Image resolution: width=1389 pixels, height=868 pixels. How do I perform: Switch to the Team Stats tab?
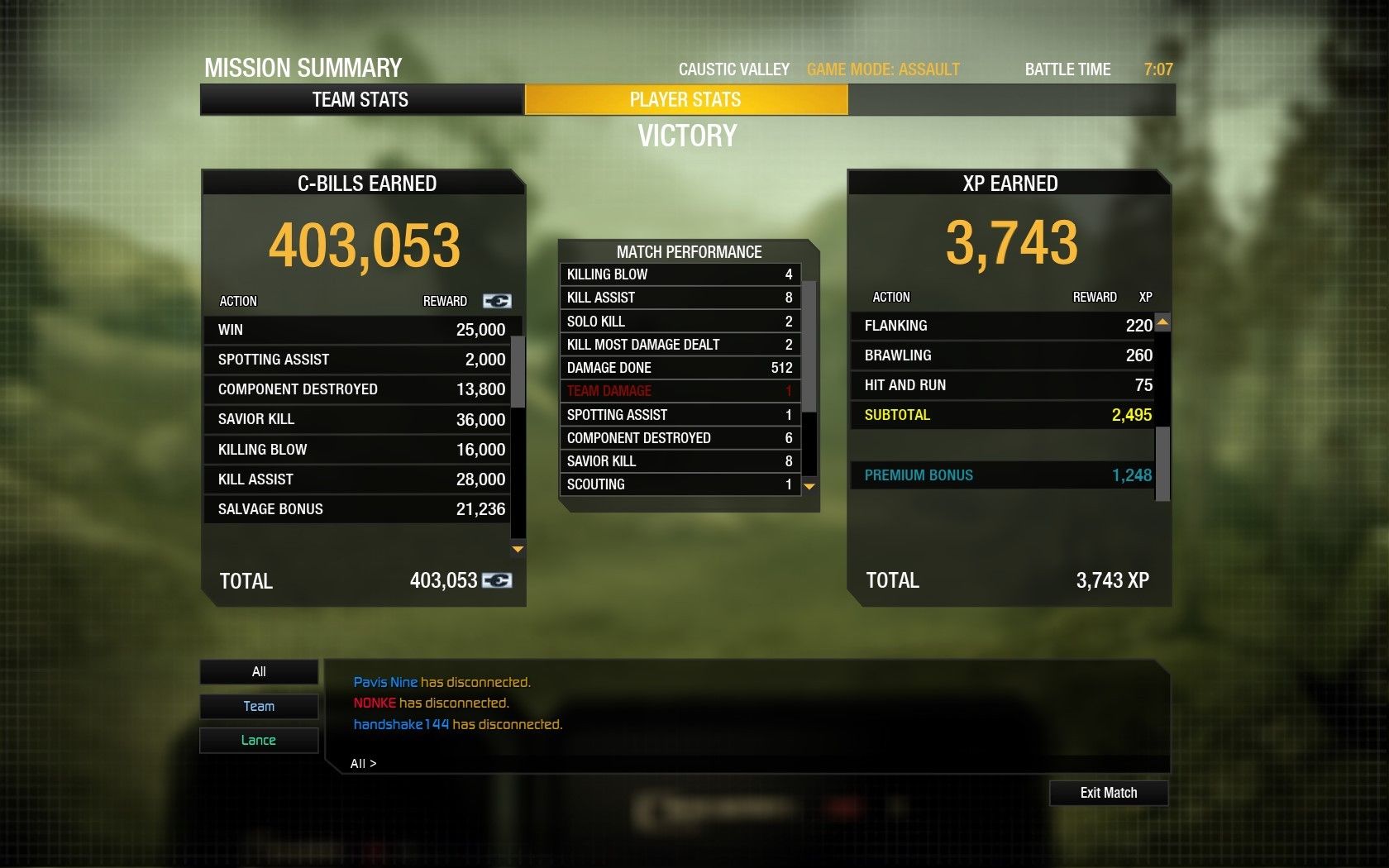[361, 100]
